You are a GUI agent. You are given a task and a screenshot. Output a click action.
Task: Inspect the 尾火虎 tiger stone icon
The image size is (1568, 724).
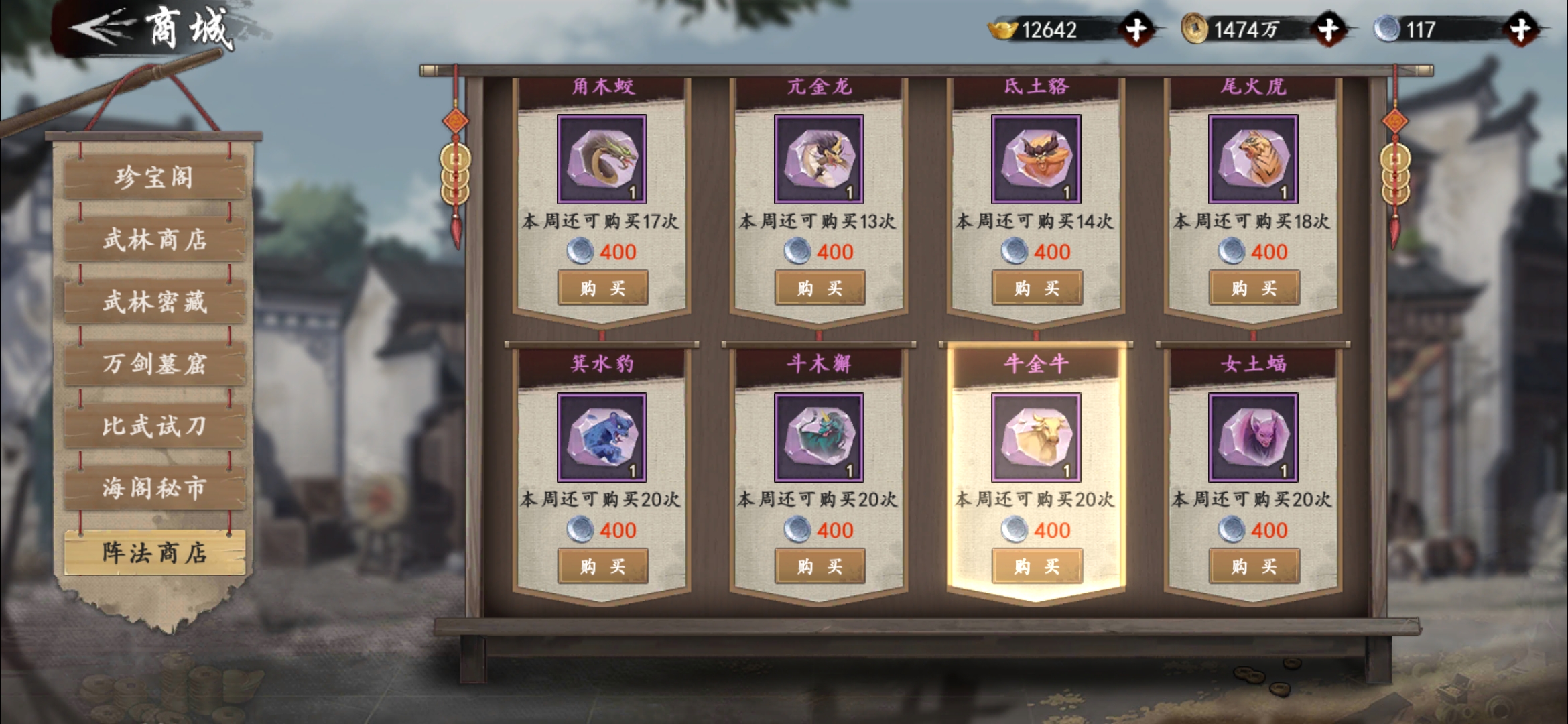coord(1253,159)
